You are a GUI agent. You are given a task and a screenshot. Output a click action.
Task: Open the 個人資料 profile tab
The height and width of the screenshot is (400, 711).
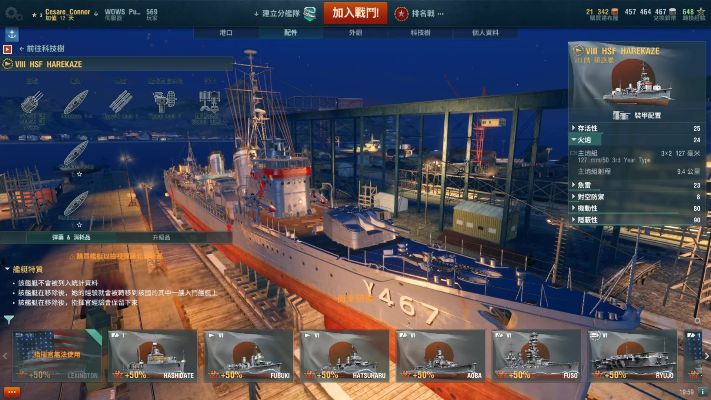pyautogui.click(x=484, y=32)
